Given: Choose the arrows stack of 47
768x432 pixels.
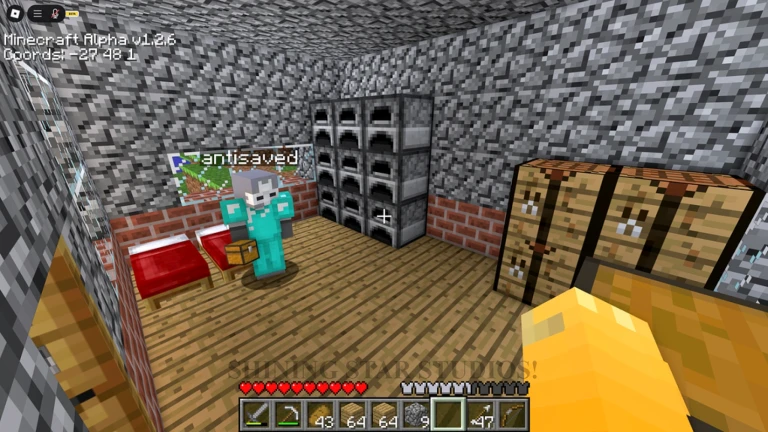Looking at the screenshot, I should (x=481, y=413).
